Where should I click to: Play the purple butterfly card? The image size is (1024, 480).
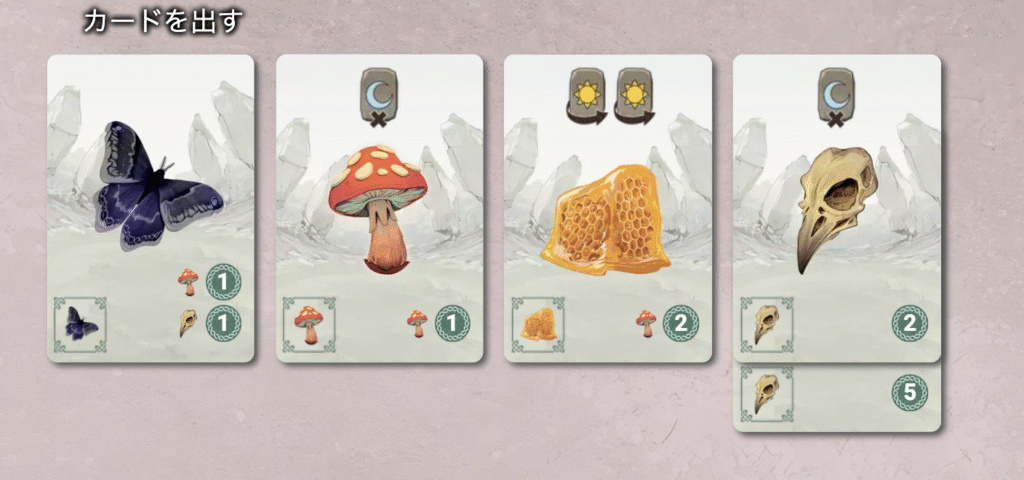click(151, 208)
